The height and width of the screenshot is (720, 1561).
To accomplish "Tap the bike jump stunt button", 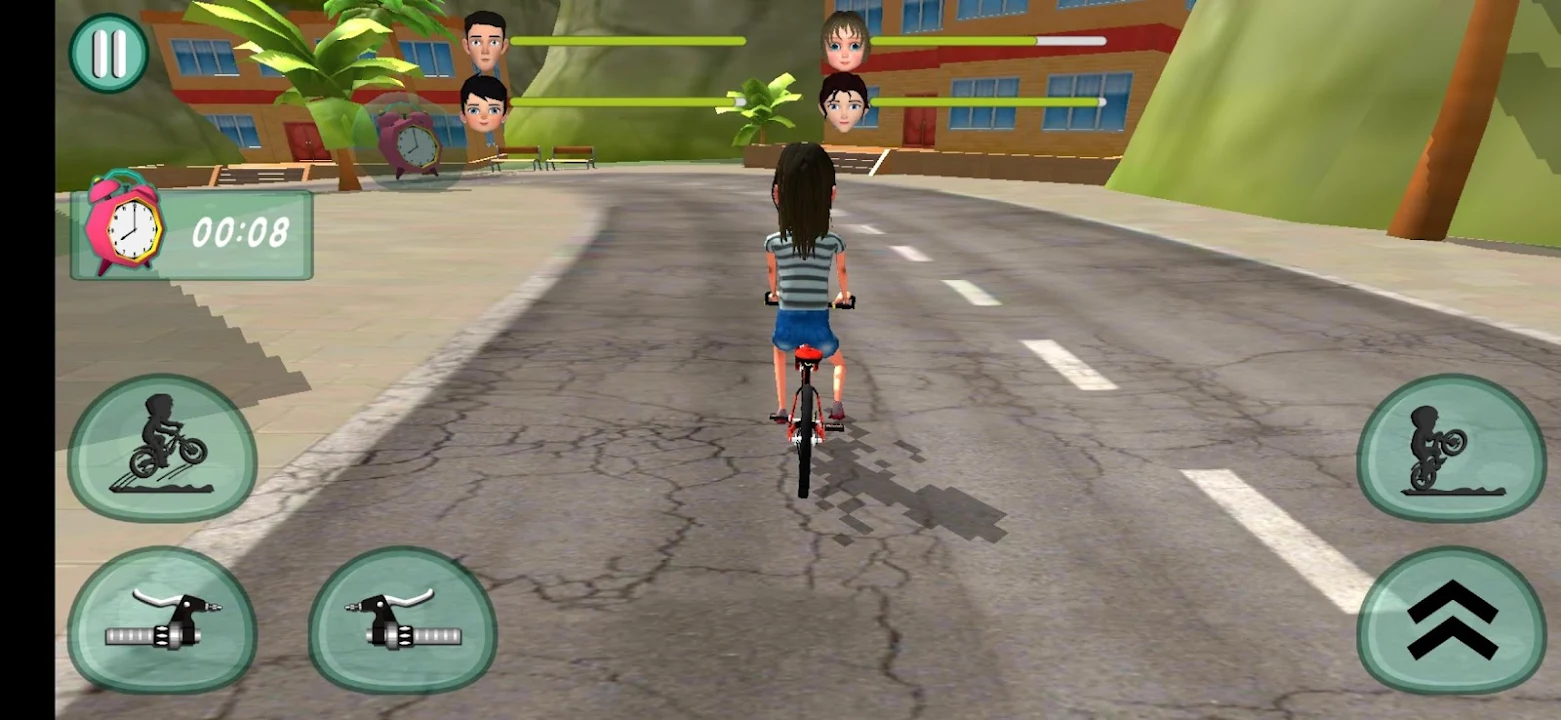I will tap(162, 449).
